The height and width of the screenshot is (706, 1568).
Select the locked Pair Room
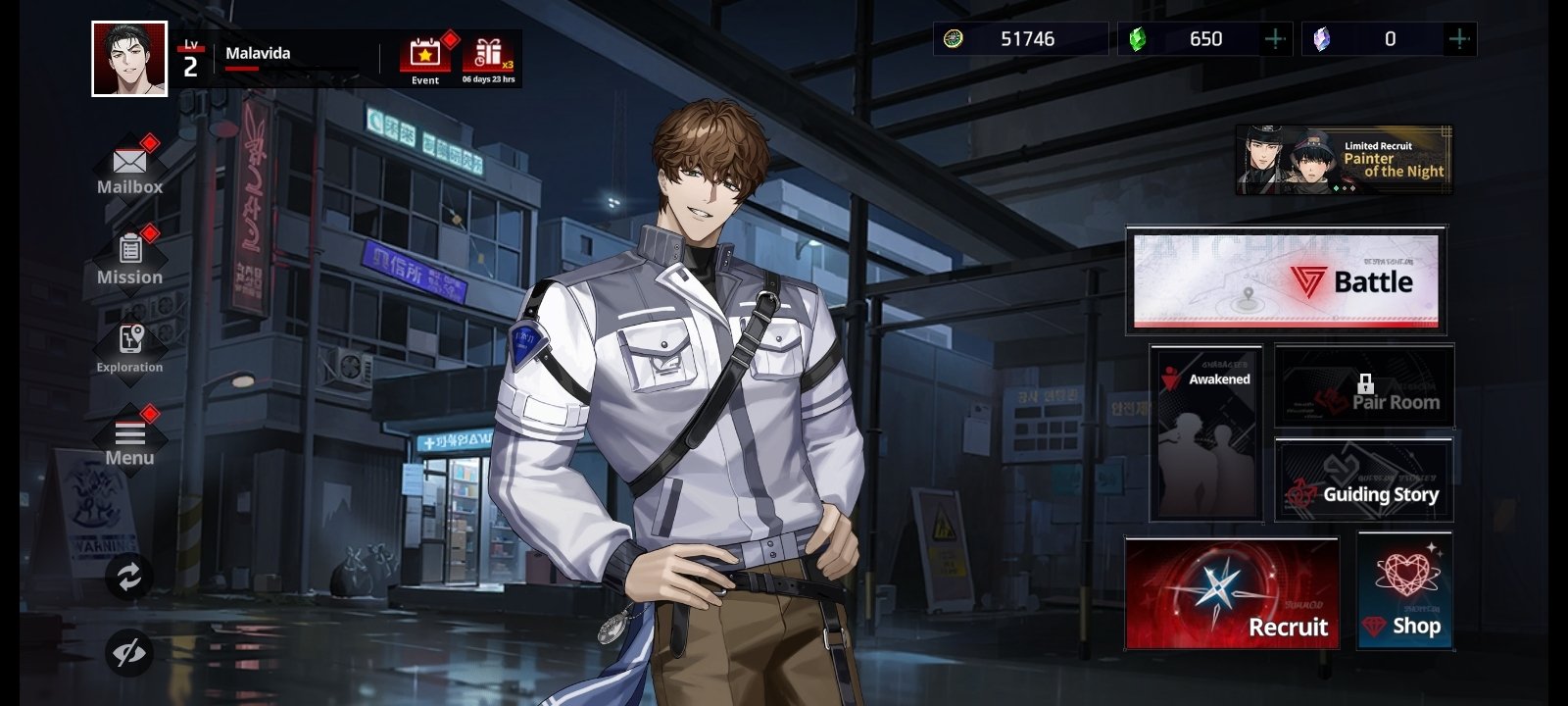click(1364, 386)
